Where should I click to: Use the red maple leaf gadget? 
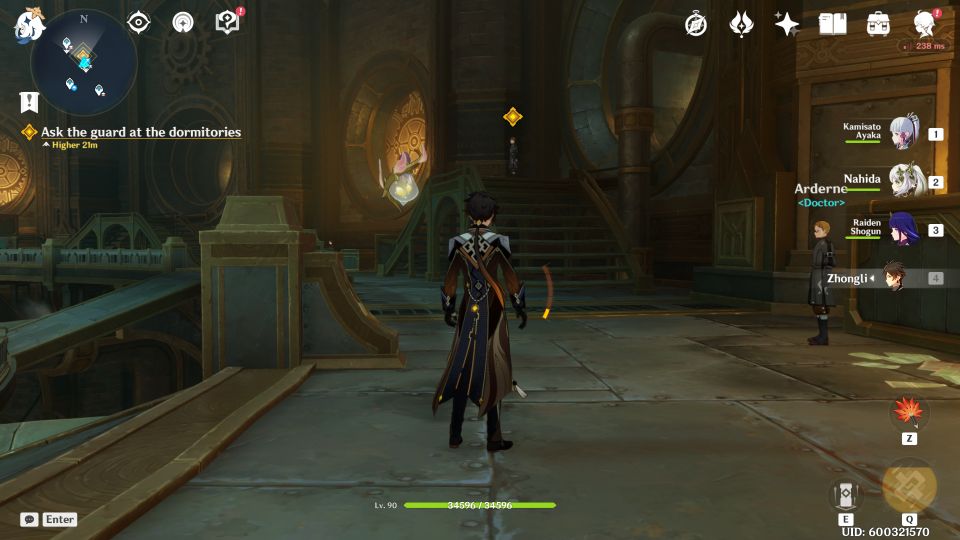[x=909, y=412]
